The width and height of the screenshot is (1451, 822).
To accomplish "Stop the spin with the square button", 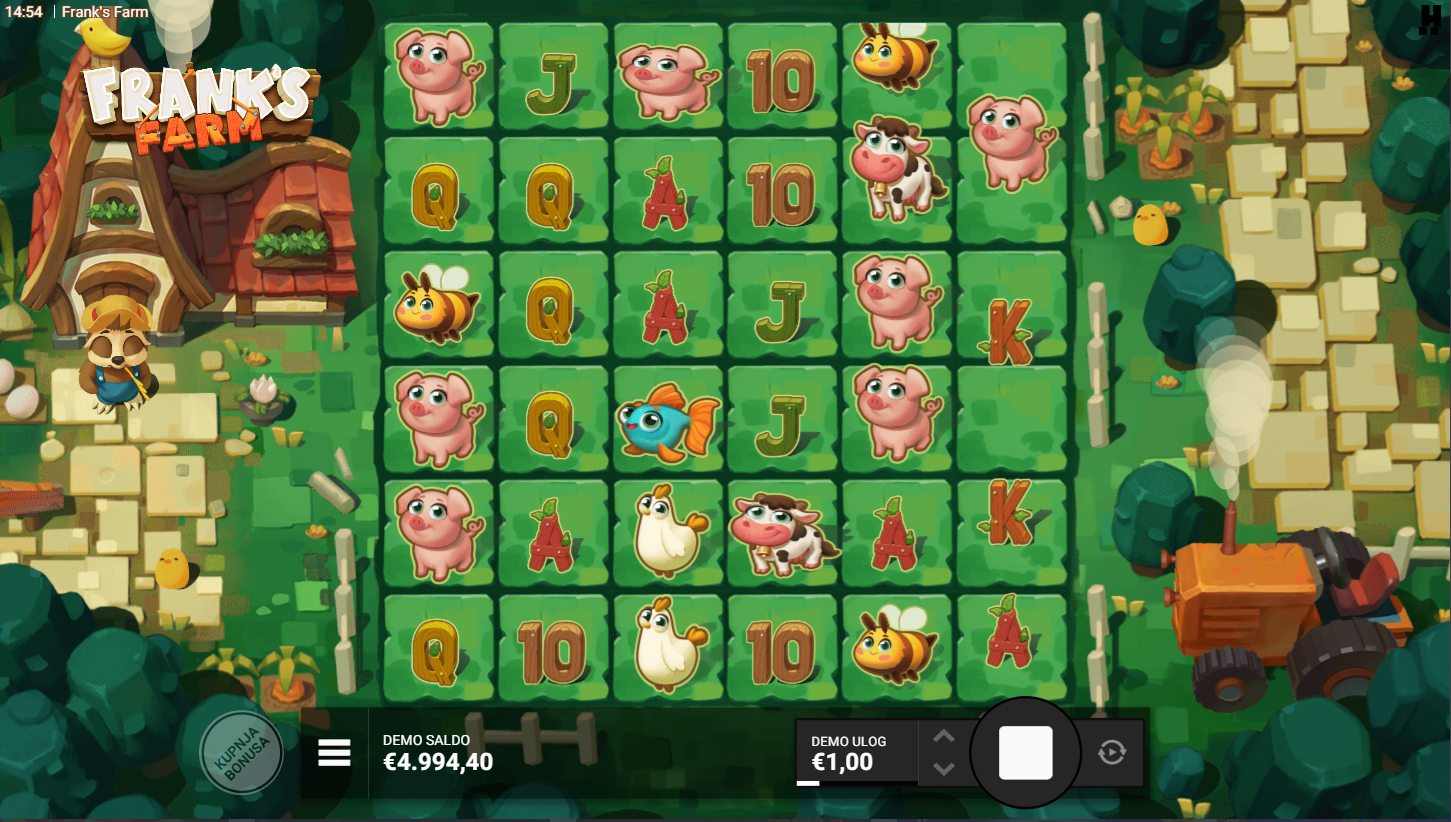I will pyautogui.click(x=1025, y=753).
